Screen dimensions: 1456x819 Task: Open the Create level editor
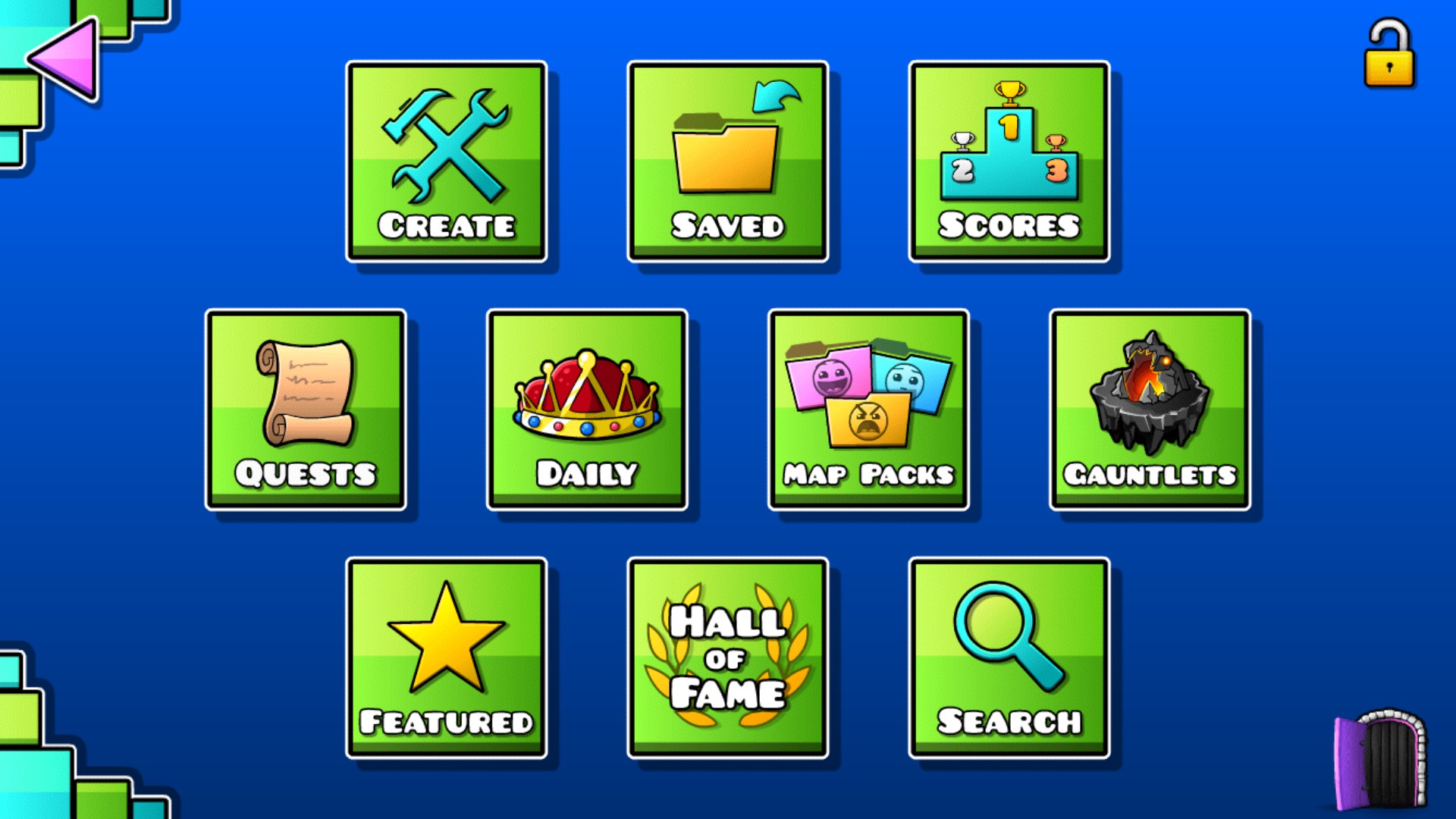pyautogui.click(x=447, y=162)
